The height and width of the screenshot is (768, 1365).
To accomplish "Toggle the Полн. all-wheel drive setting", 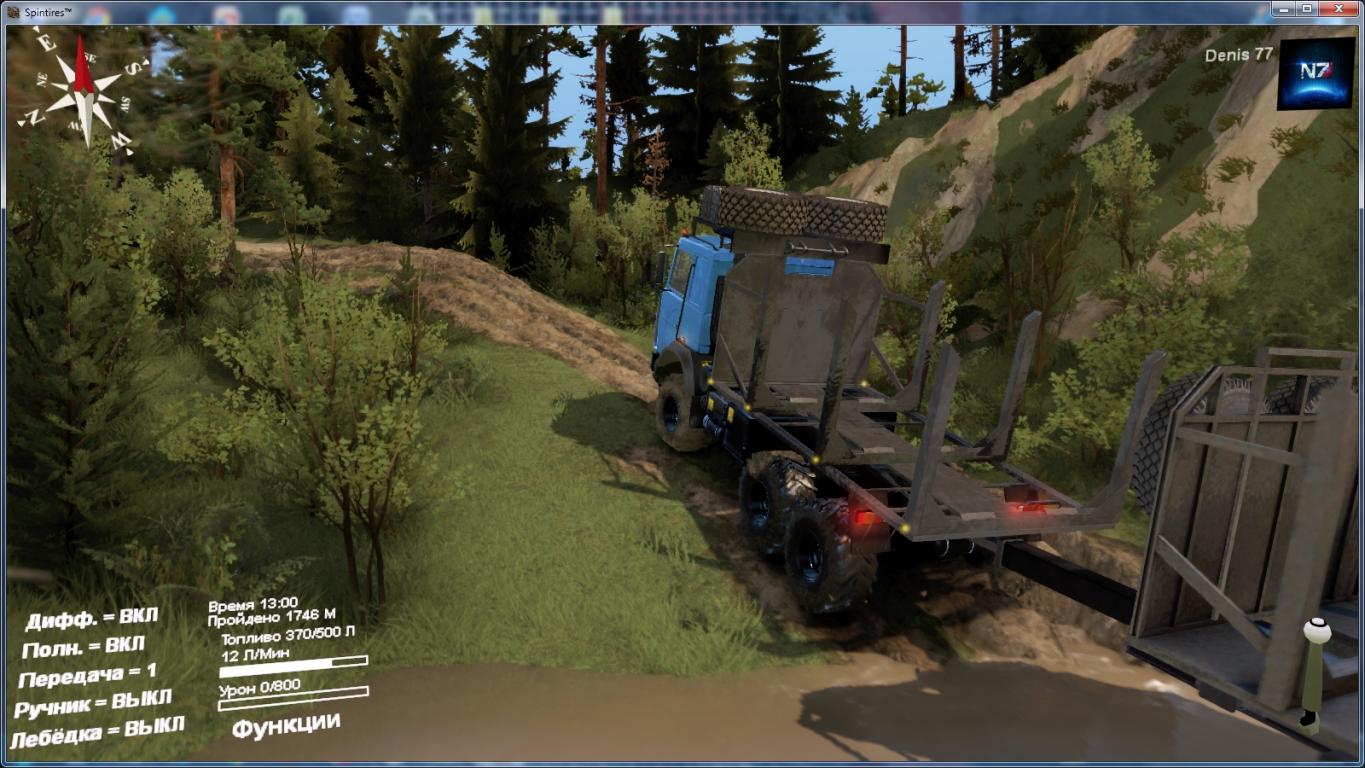I will [x=83, y=647].
